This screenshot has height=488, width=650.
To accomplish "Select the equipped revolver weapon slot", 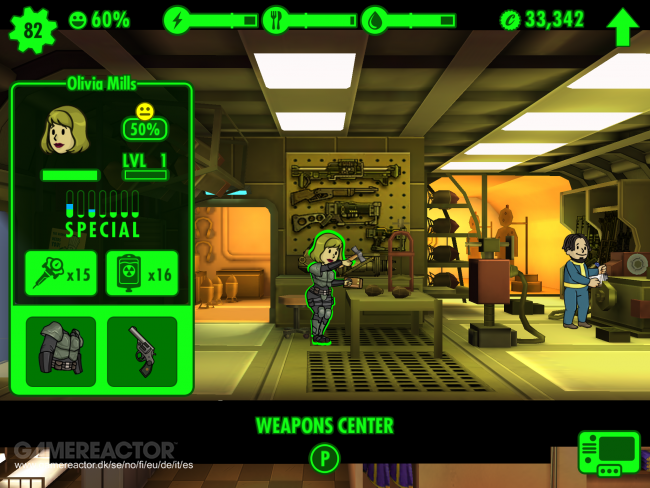I will (142, 351).
